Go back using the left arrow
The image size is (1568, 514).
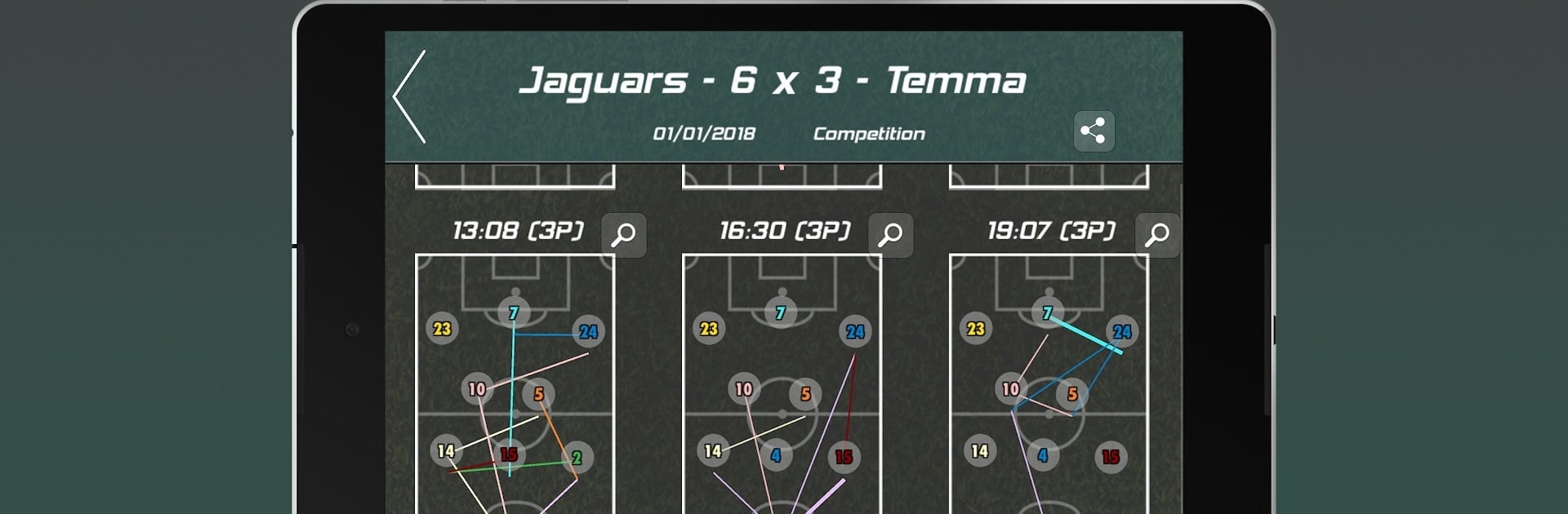[x=410, y=97]
